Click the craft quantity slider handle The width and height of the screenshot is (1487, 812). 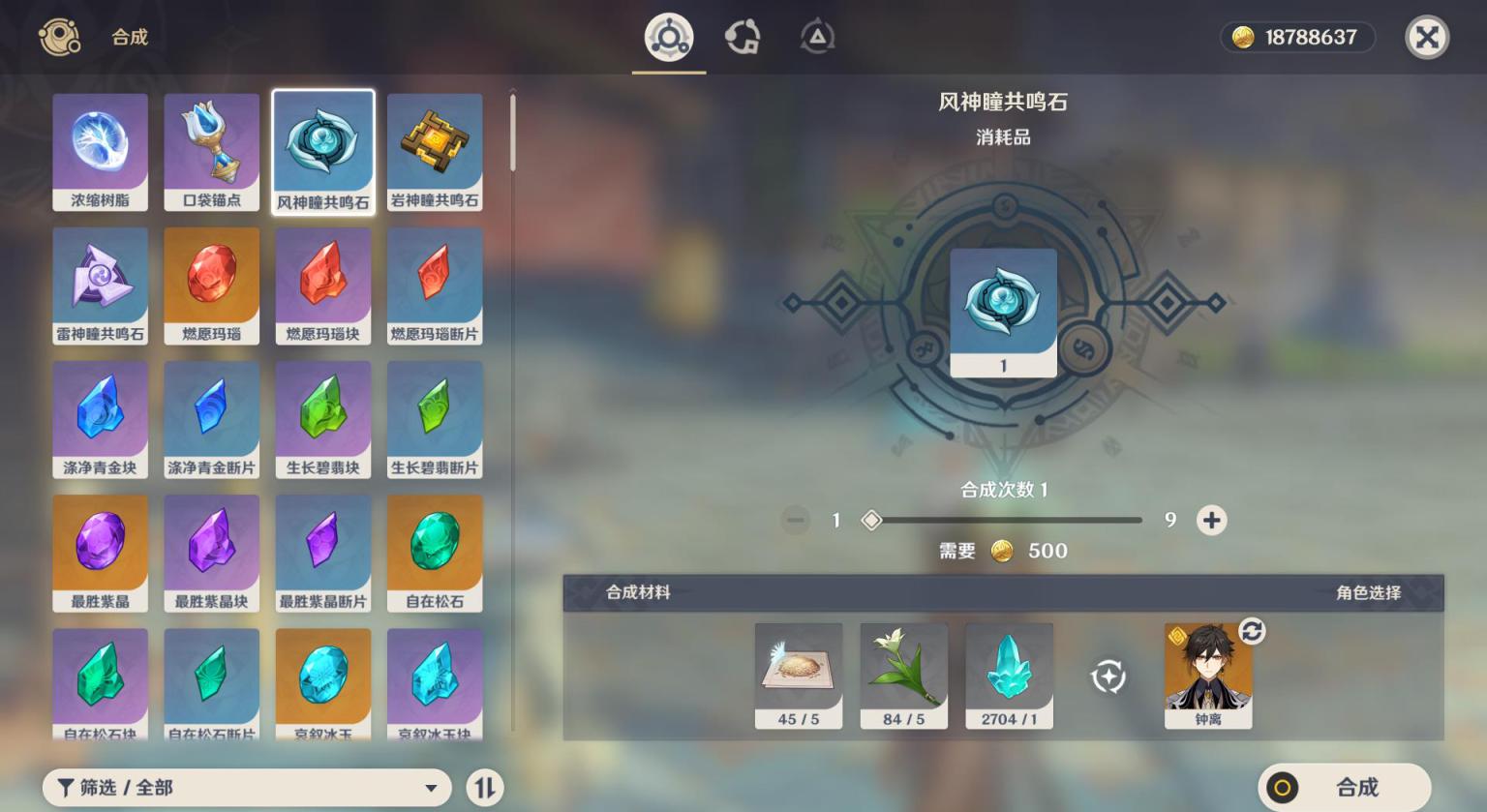click(x=871, y=521)
